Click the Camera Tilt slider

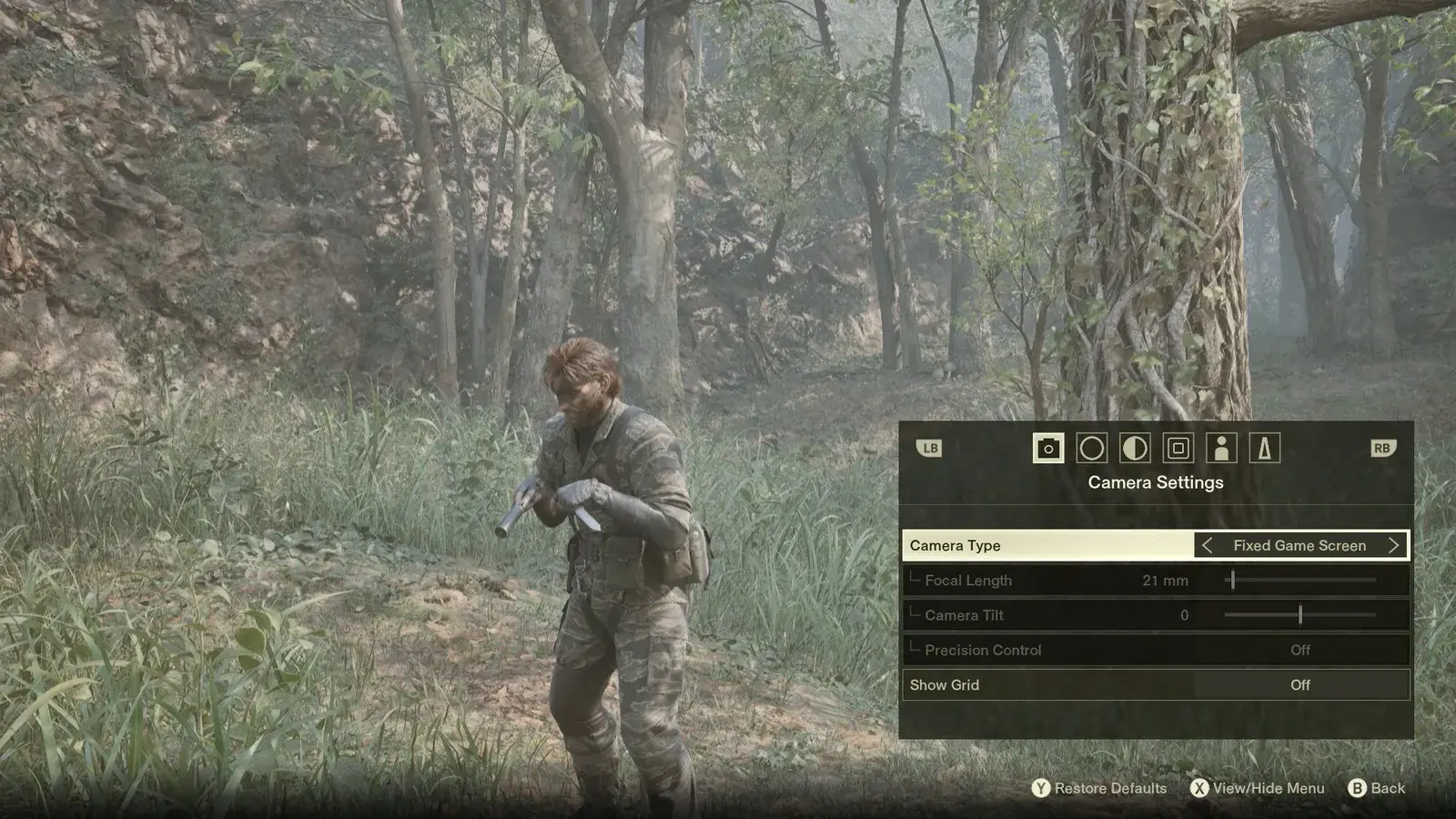(x=1300, y=615)
